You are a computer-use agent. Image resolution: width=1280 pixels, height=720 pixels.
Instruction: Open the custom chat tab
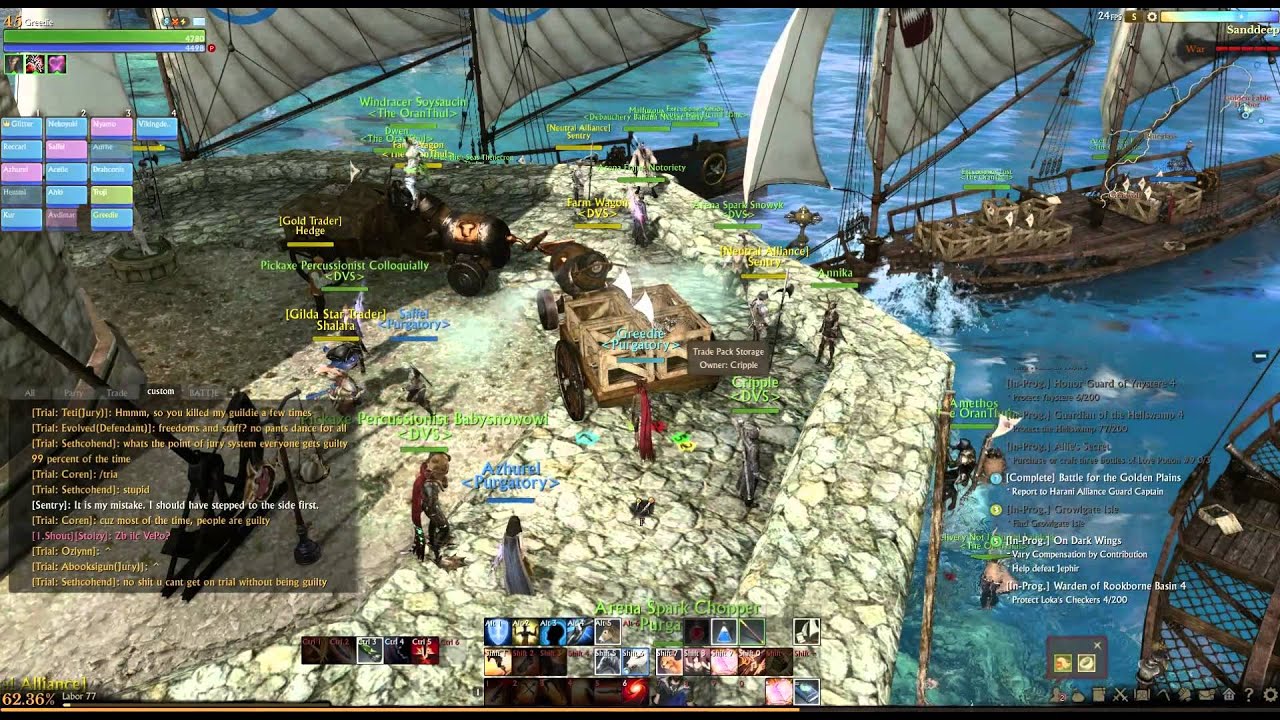pos(160,392)
